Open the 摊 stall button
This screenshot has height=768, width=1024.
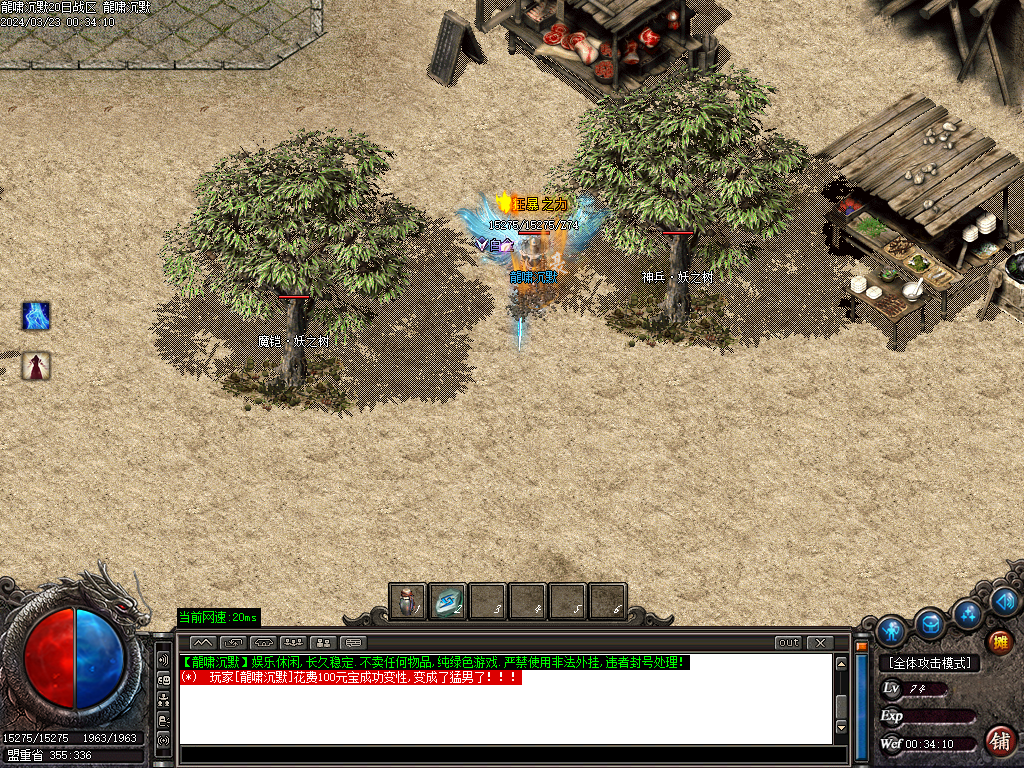[x=998, y=641]
